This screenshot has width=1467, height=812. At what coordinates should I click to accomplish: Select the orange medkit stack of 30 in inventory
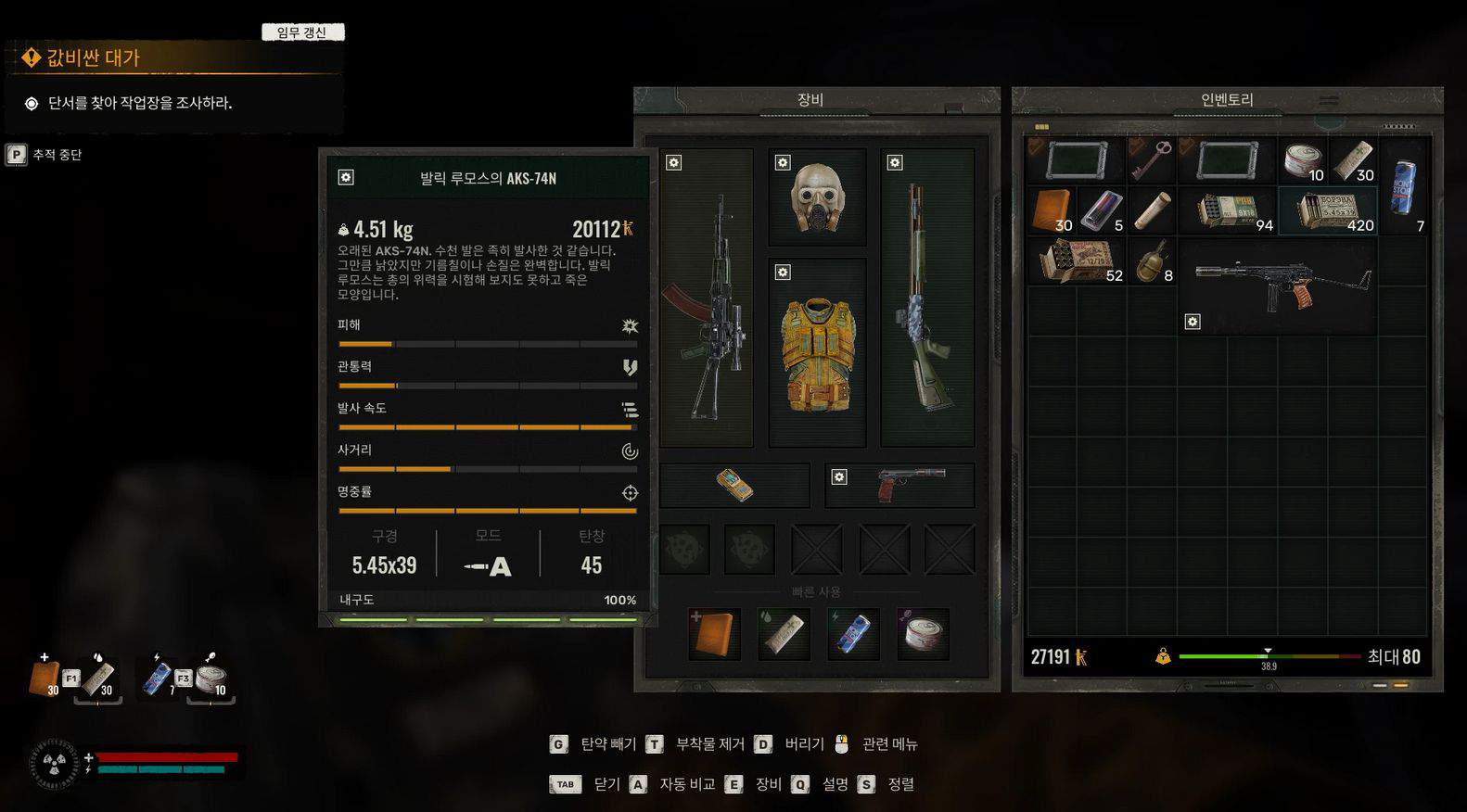pyautogui.click(x=1051, y=210)
